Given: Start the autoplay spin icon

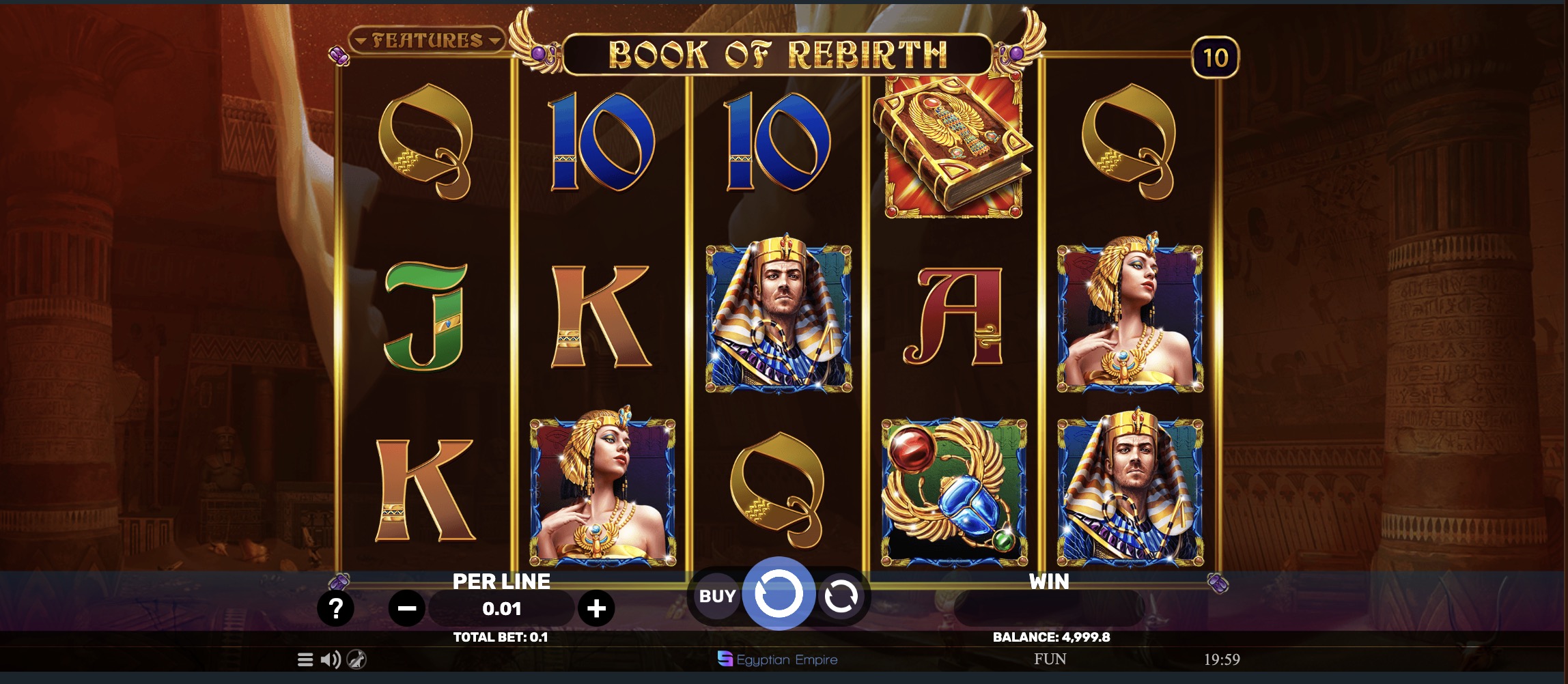Looking at the screenshot, I should pyautogui.click(x=842, y=596).
